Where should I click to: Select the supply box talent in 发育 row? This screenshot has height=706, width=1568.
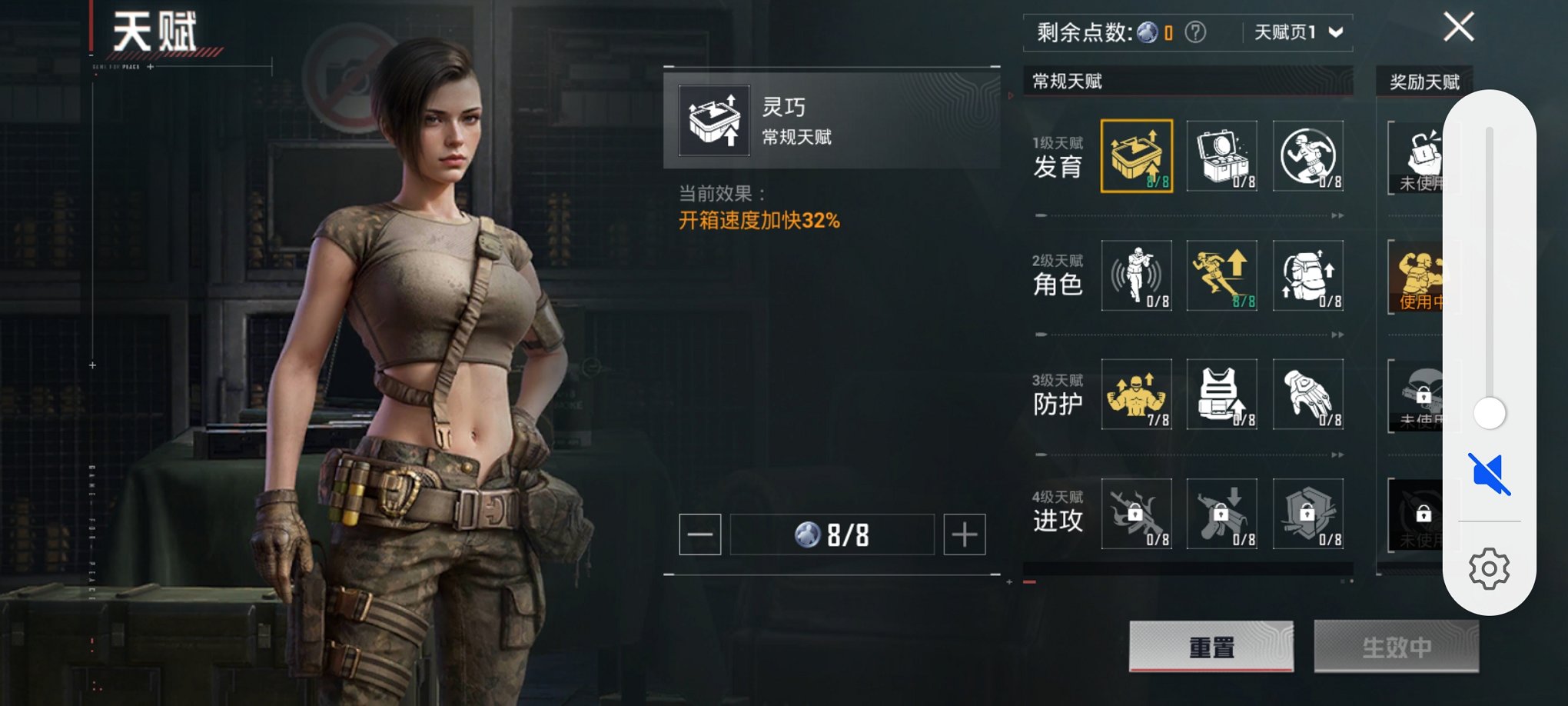(1222, 156)
